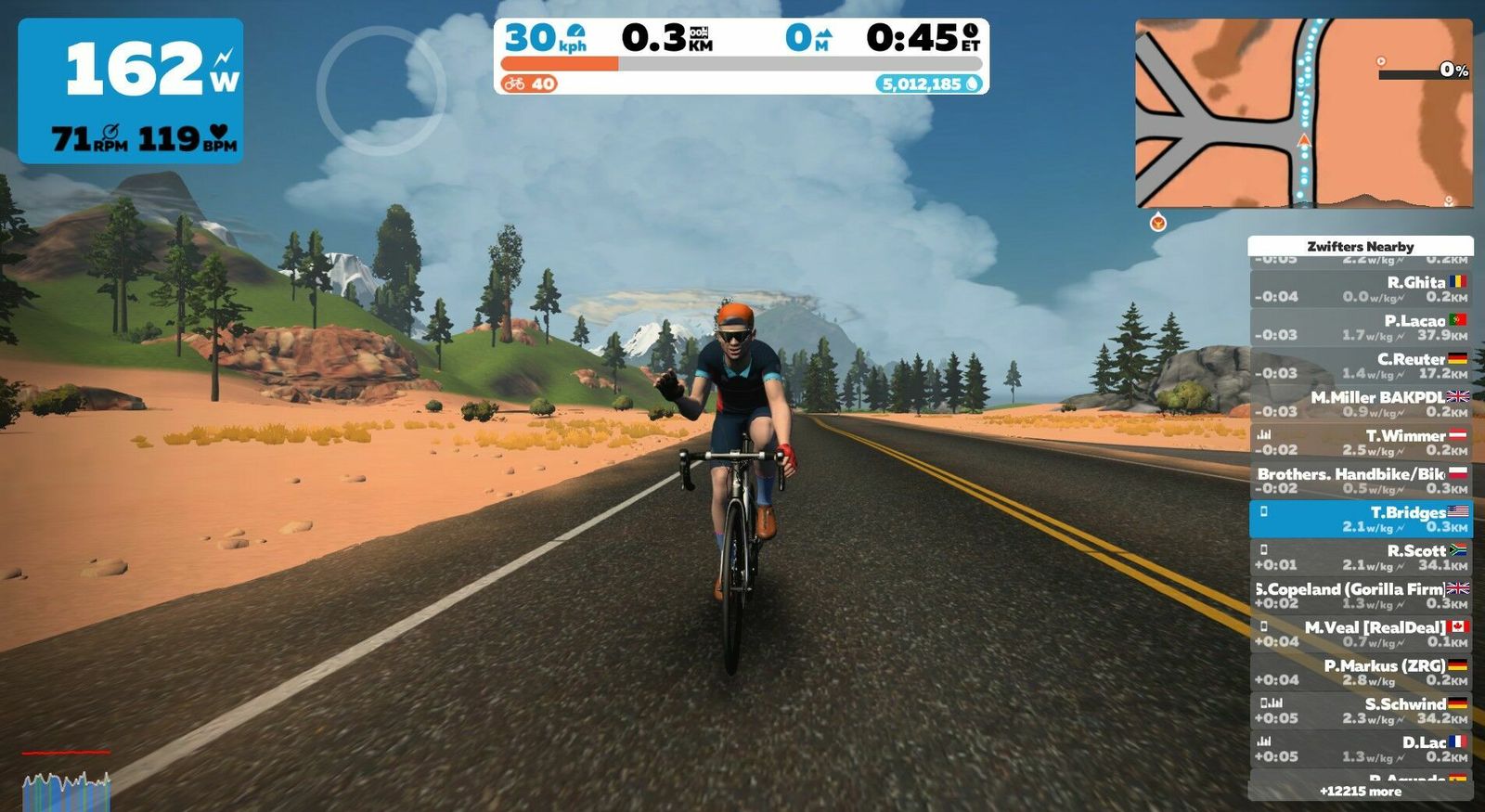1485x812 pixels.
Task: Pick S.Schwind from the riders list
Action: coord(1361,711)
